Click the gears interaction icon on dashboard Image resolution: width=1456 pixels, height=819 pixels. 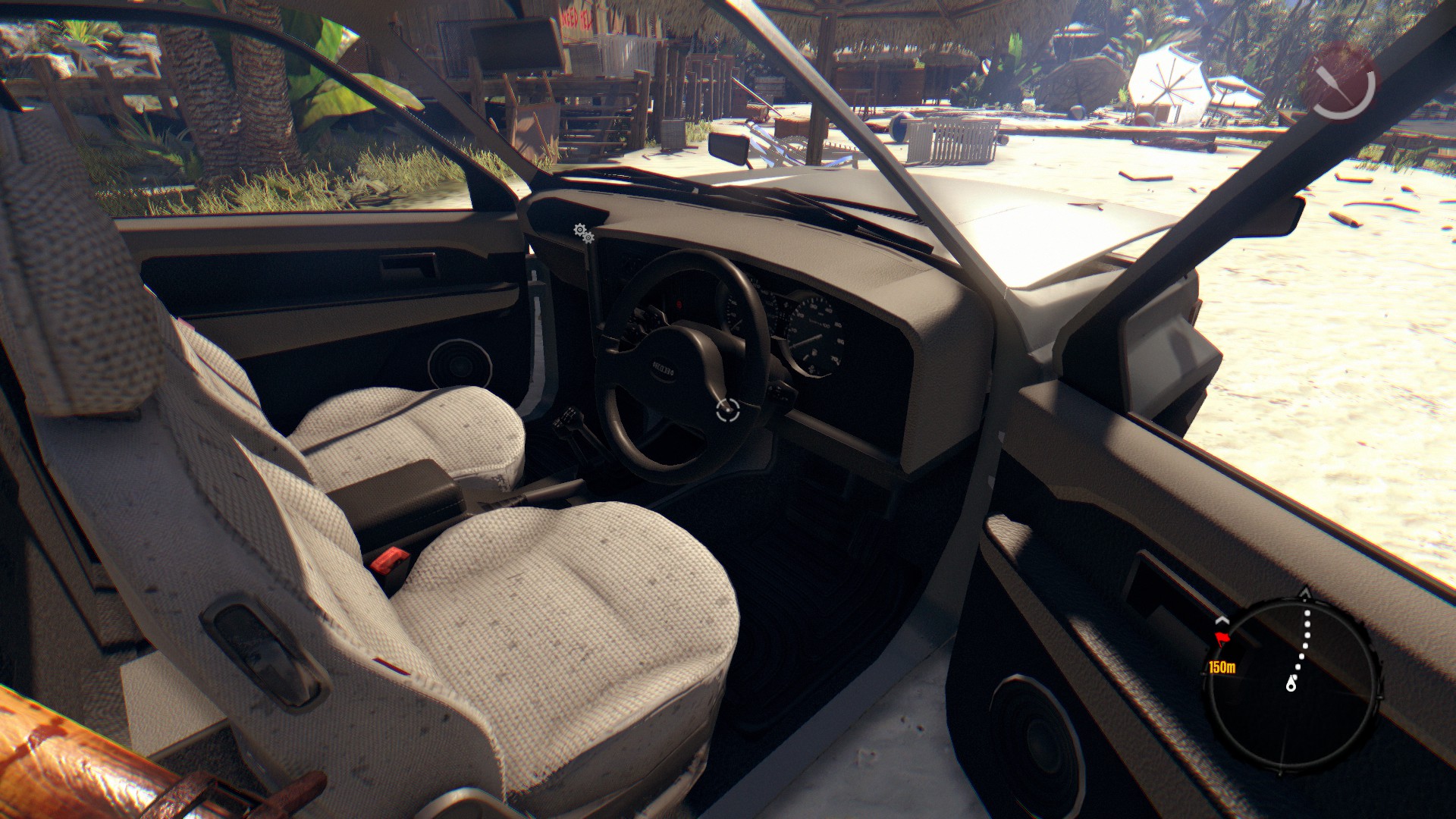coord(582,233)
